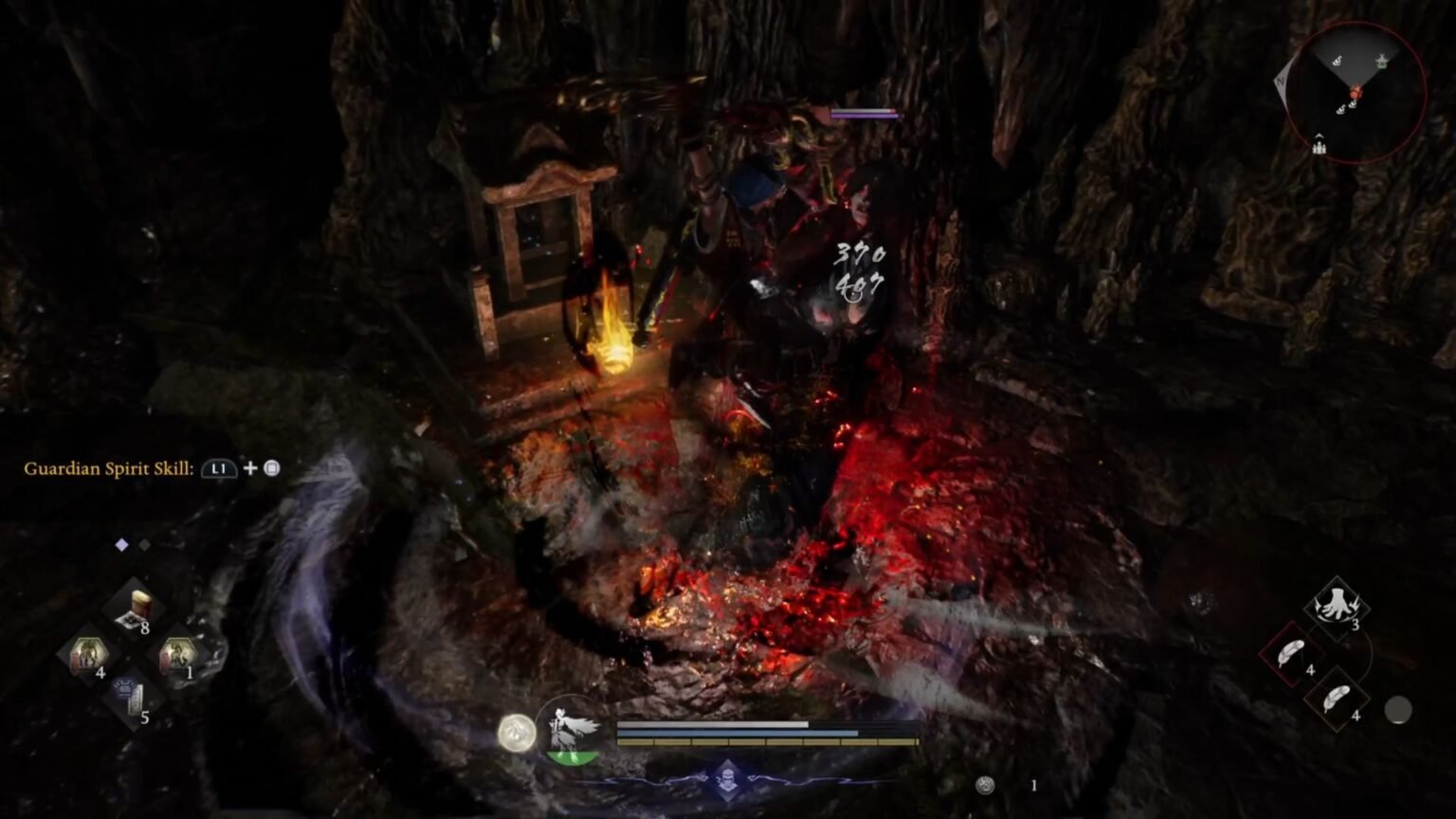Select the lower feather talisman shortcut

1338,699
